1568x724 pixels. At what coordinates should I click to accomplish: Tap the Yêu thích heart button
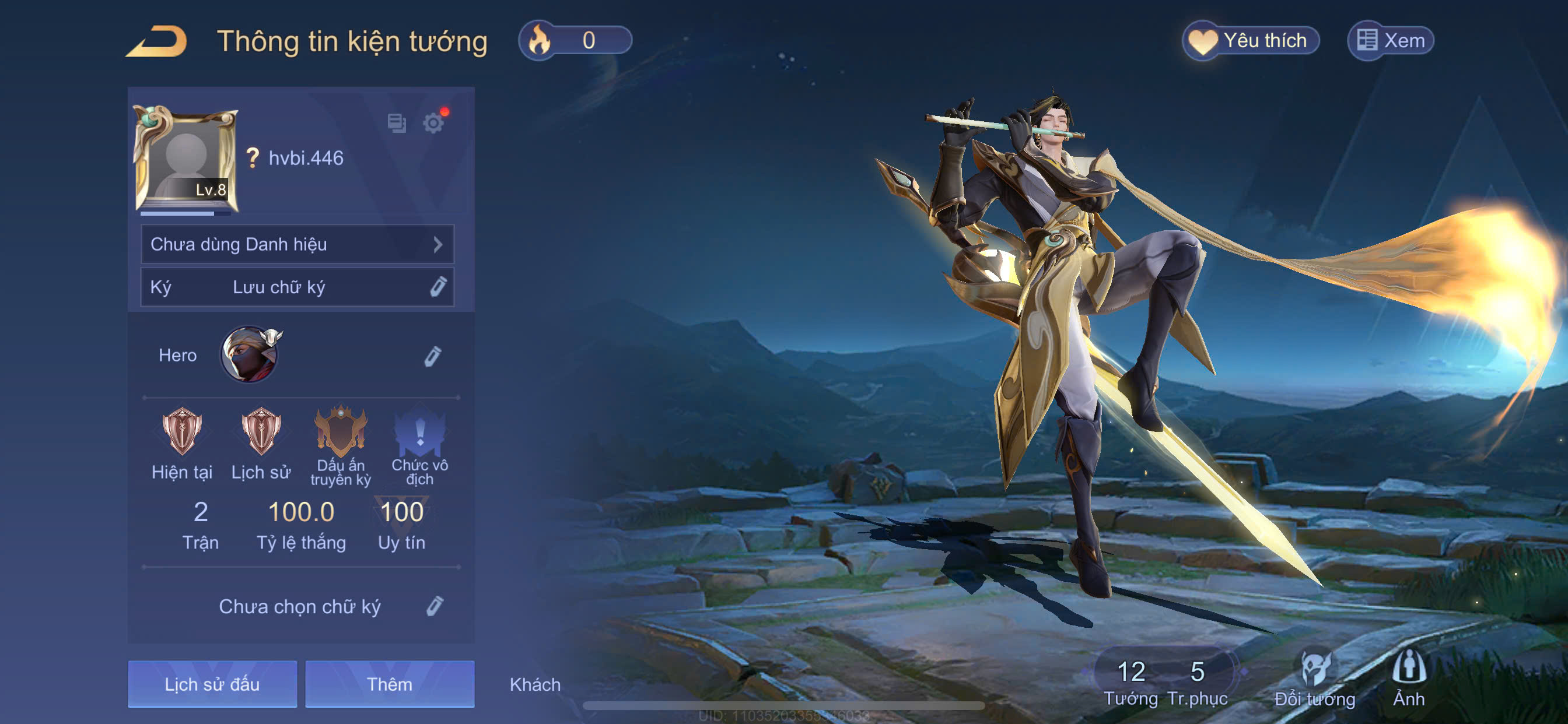1250,41
